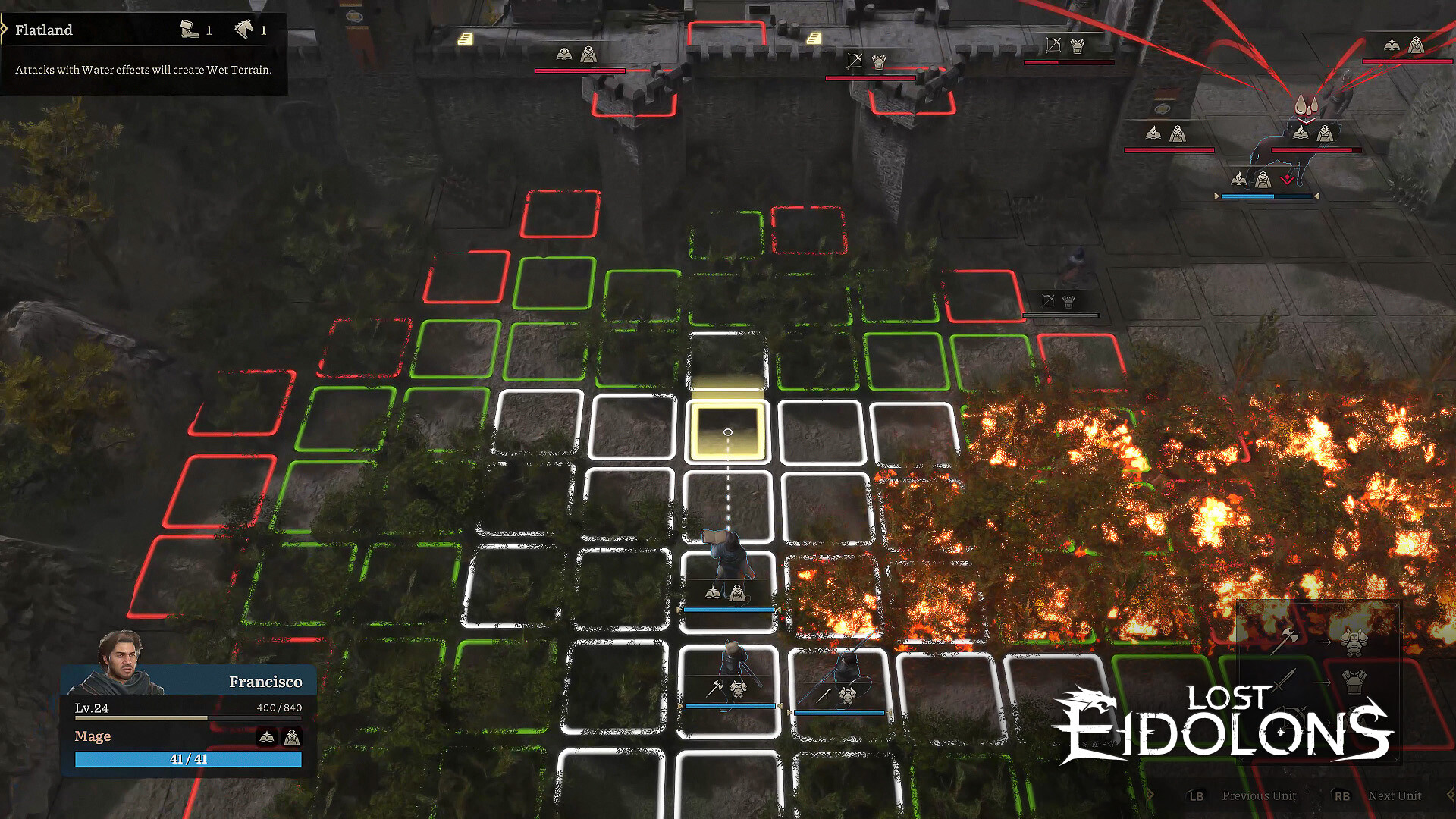The height and width of the screenshot is (819, 1456).
Task: Click the red marker arrow below the wolf's icons
Action: coord(1288,179)
